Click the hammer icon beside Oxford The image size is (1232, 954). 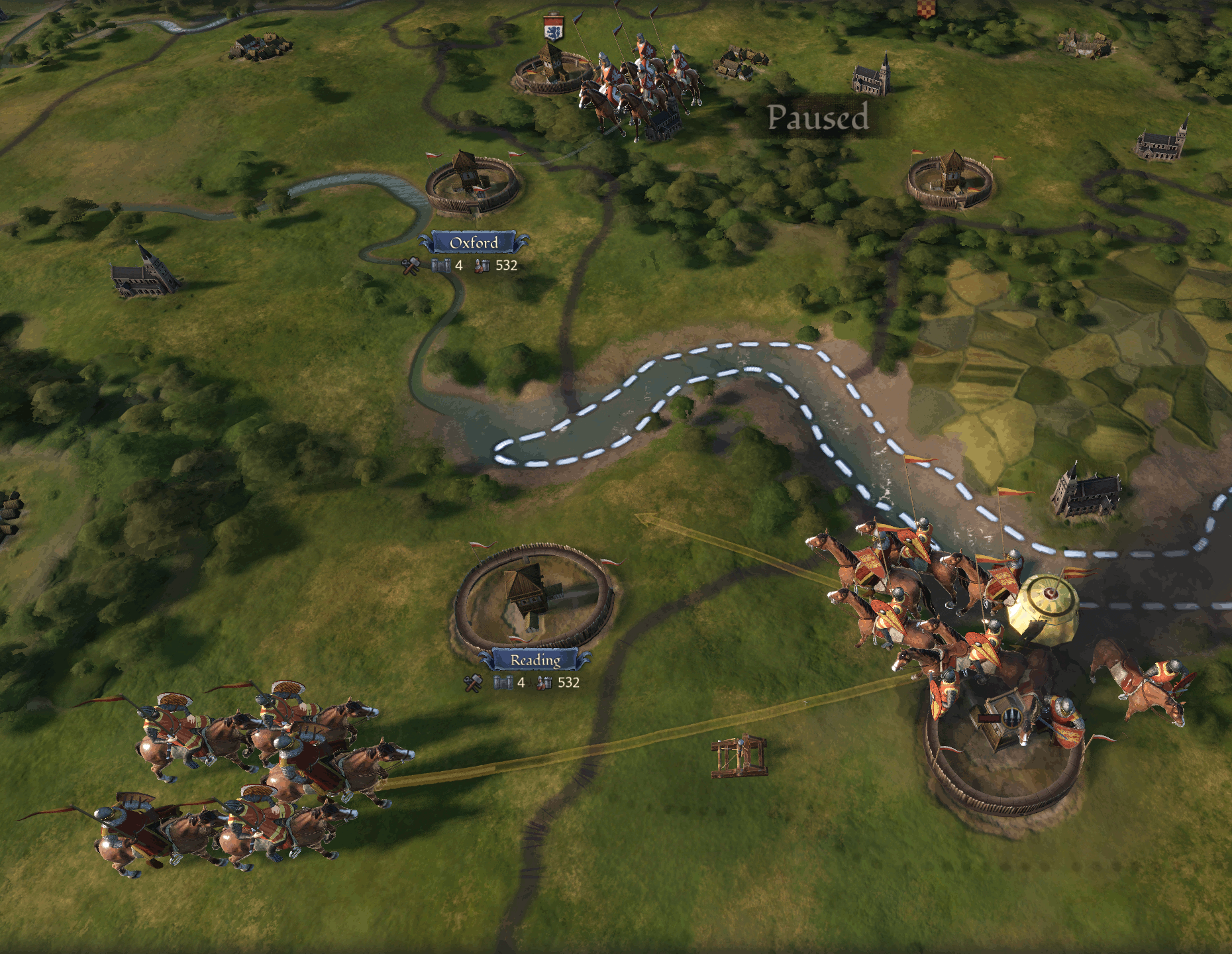click(x=411, y=266)
